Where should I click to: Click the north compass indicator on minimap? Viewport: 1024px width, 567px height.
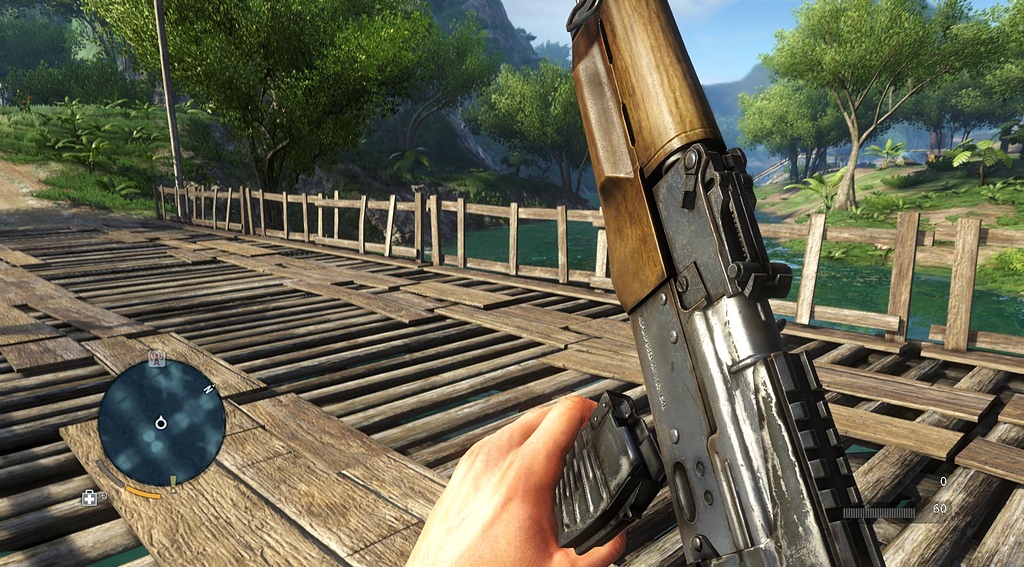[210, 389]
